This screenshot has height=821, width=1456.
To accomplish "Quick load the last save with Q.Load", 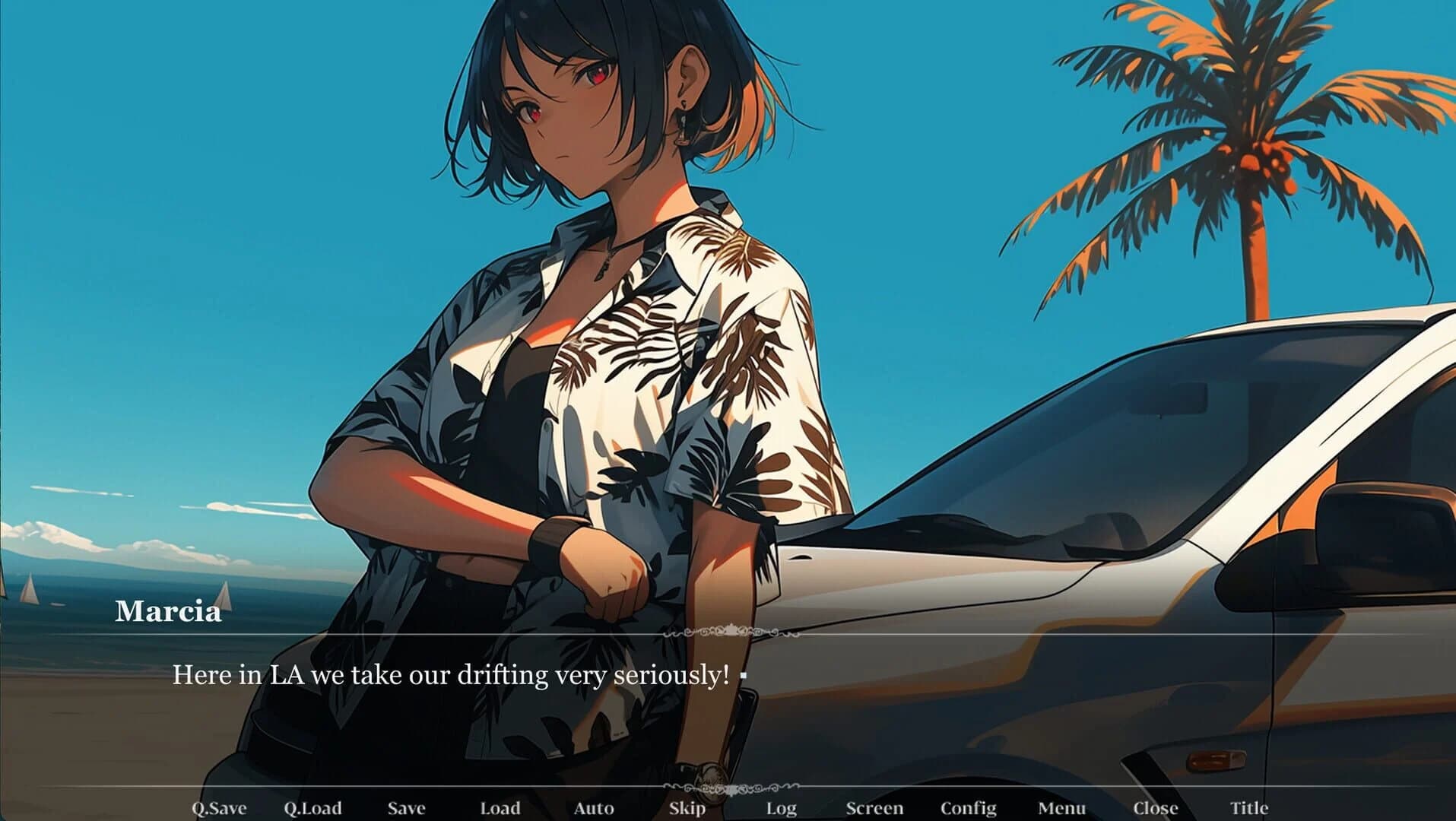I will tap(313, 808).
